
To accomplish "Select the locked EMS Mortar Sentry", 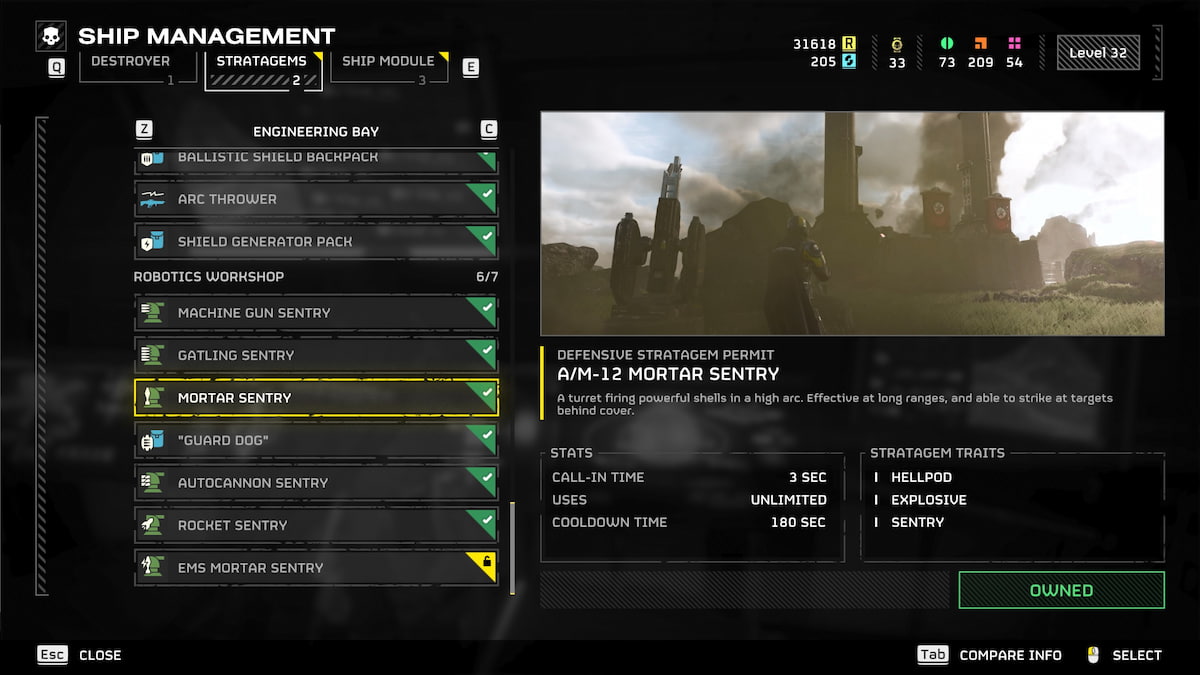I will (x=315, y=567).
